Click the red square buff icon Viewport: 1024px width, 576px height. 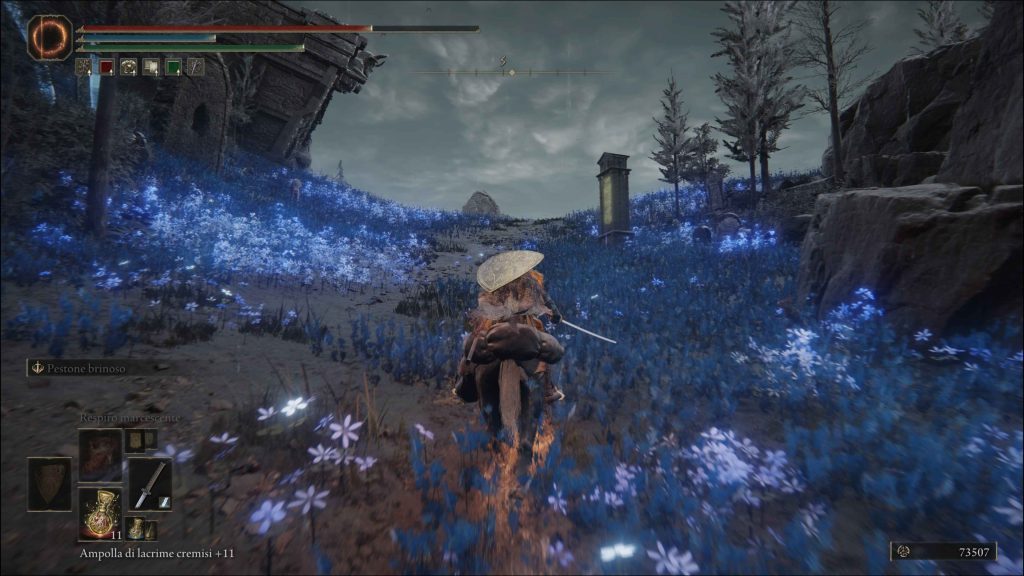tap(107, 67)
